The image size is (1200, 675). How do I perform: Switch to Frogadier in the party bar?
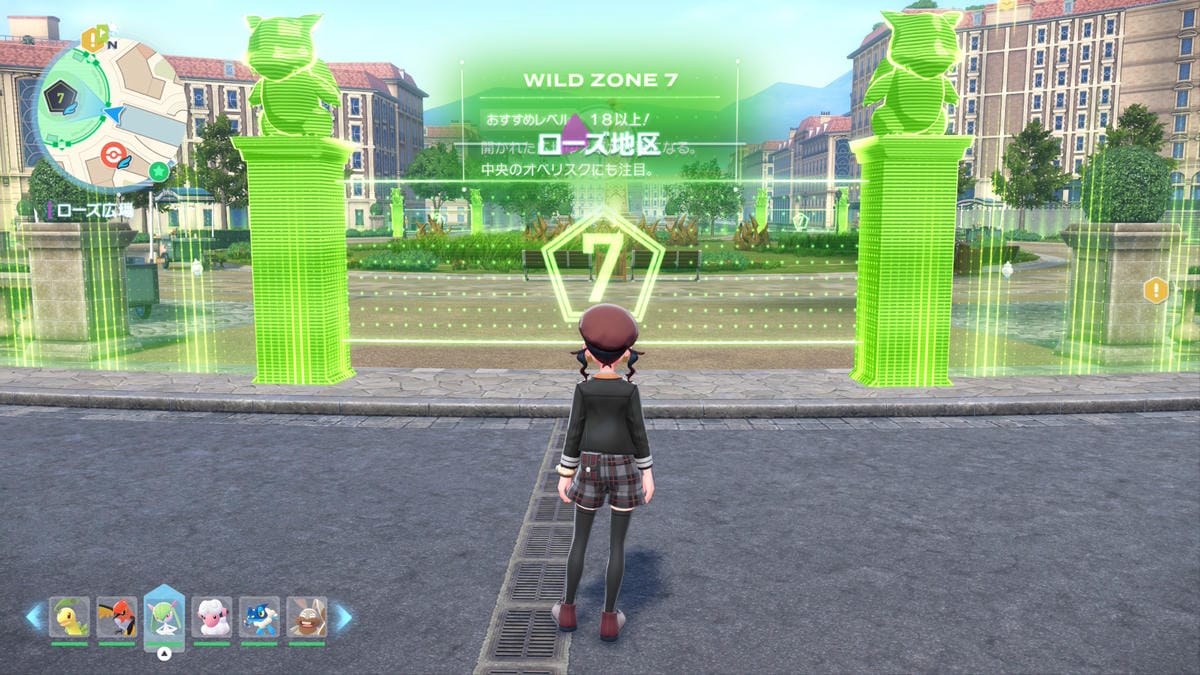click(259, 617)
